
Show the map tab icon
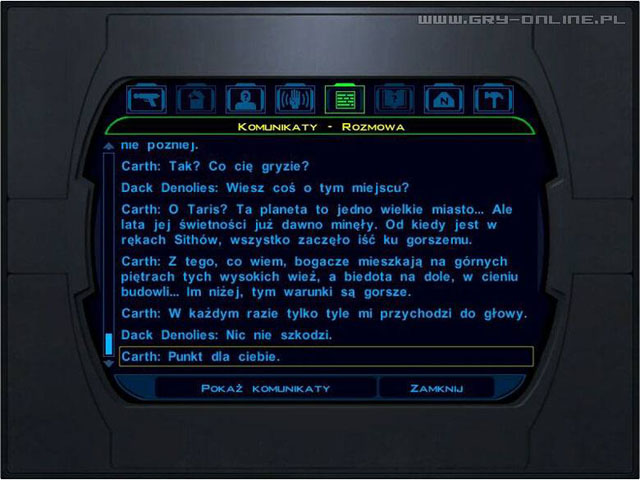(443, 98)
